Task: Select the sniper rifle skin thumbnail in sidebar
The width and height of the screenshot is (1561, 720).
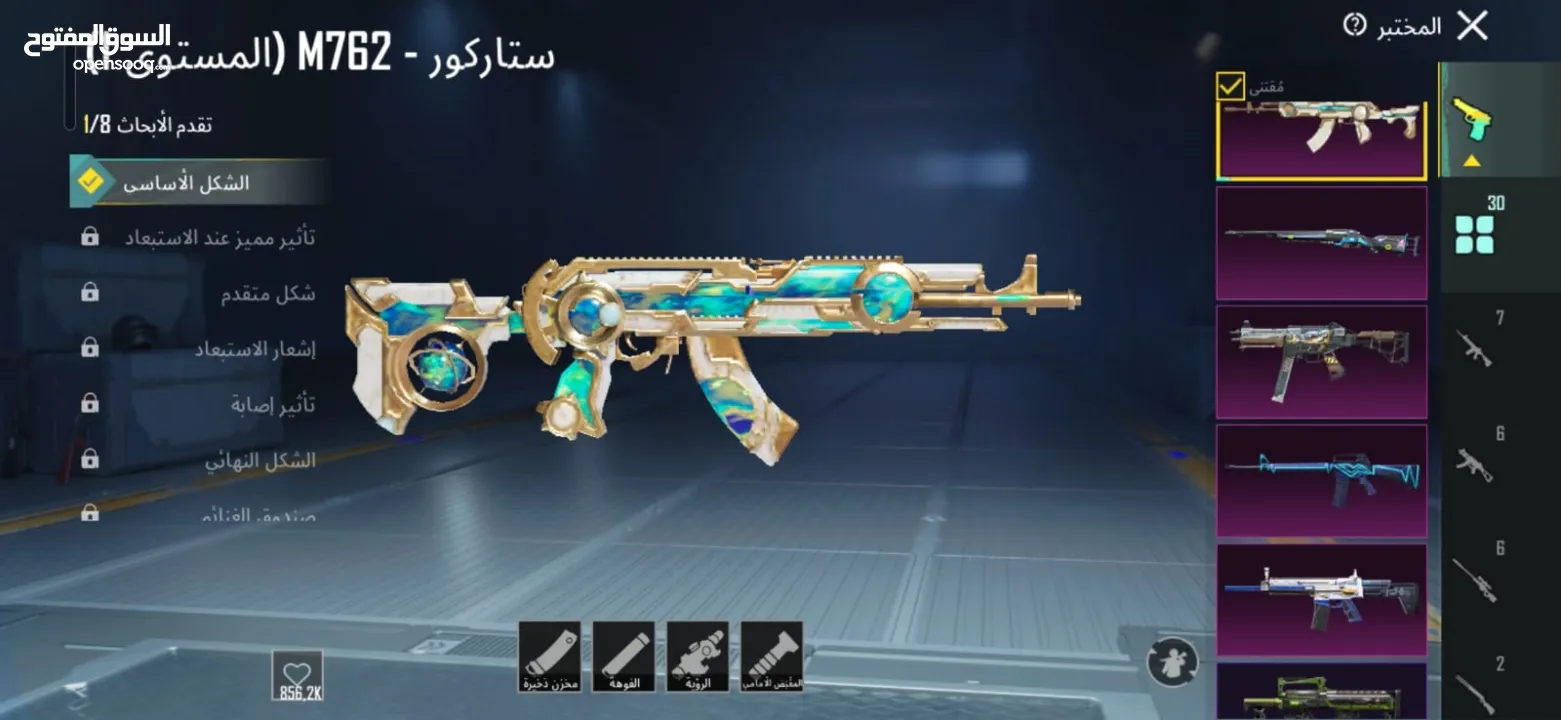Action: (x=1321, y=243)
